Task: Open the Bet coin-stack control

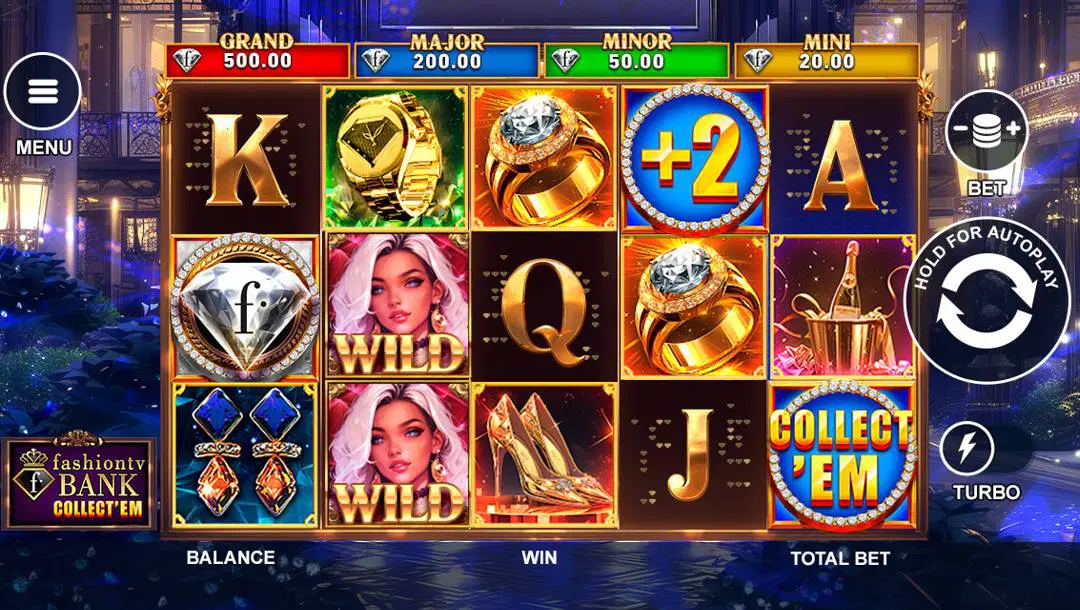Action: (x=986, y=130)
